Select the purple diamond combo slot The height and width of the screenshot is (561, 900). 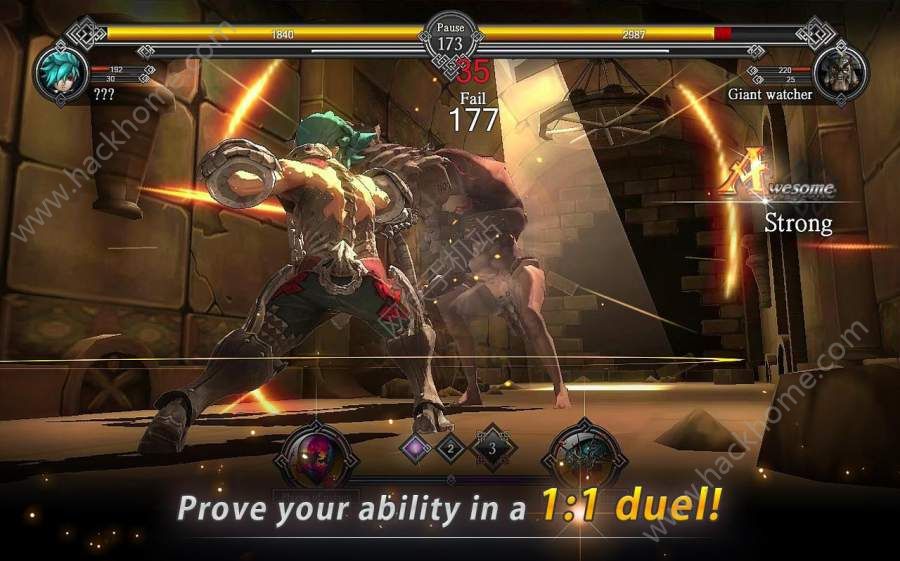click(415, 448)
